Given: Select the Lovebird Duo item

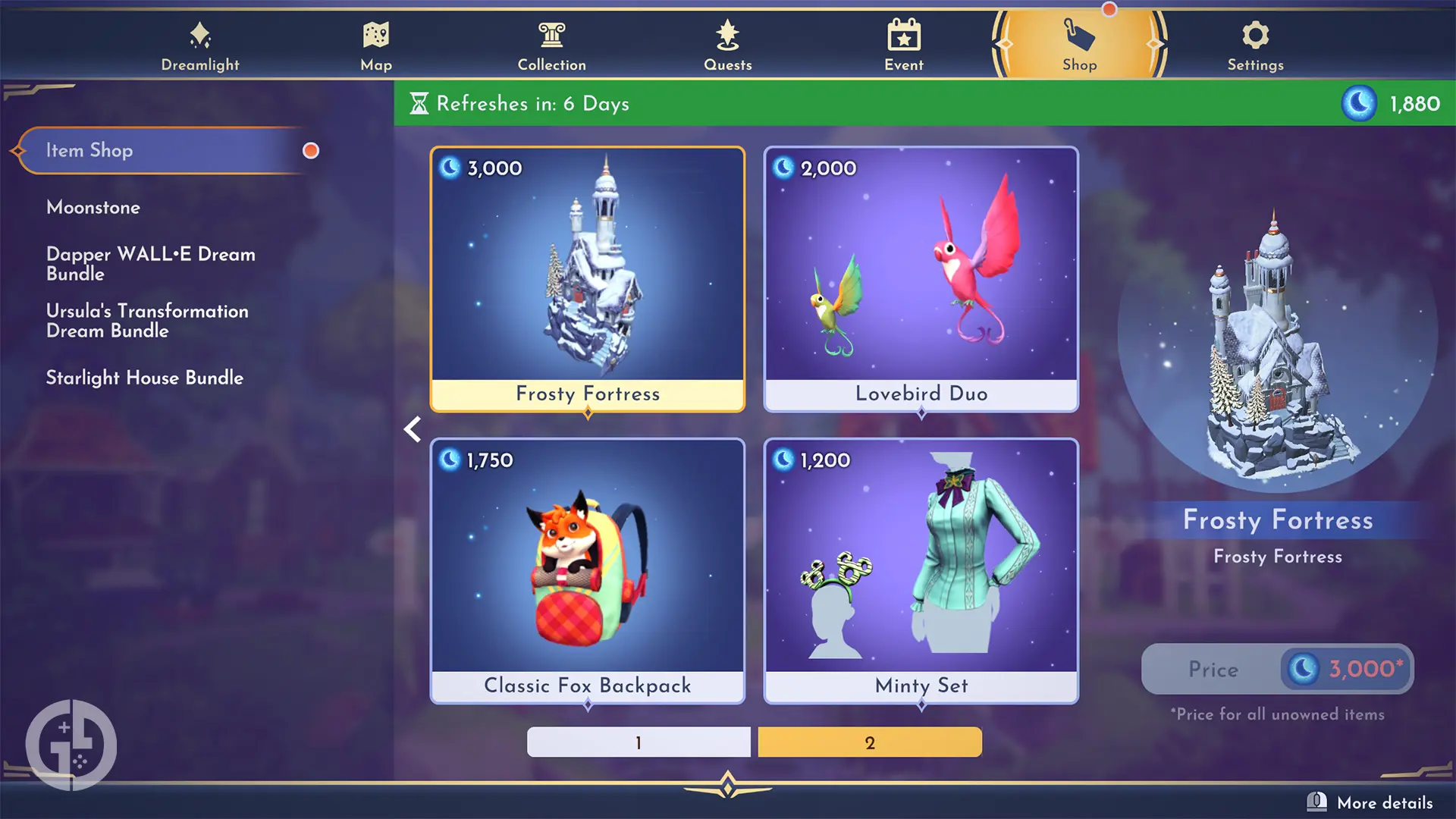Looking at the screenshot, I should (x=920, y=278).
